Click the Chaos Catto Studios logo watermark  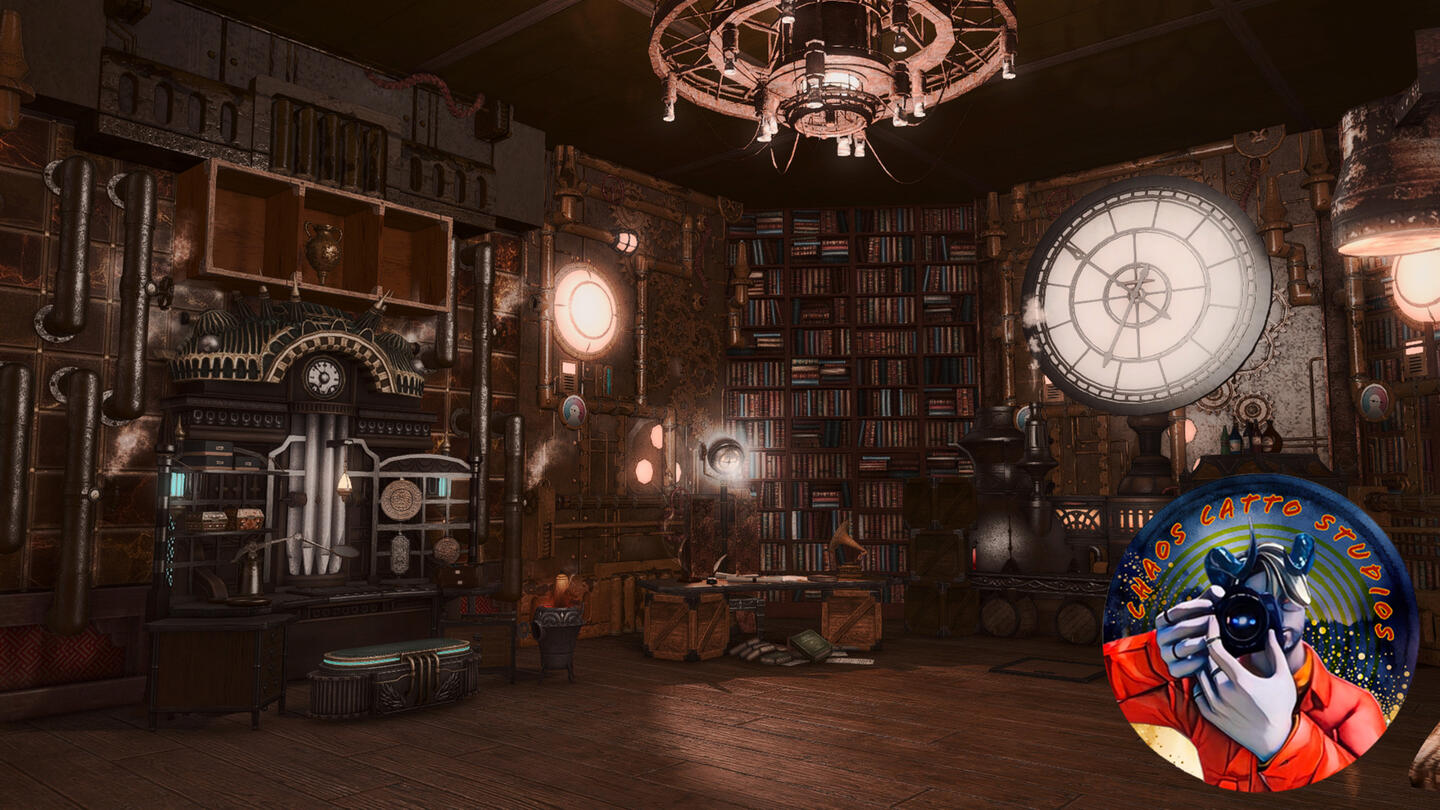coord(1260,632)
